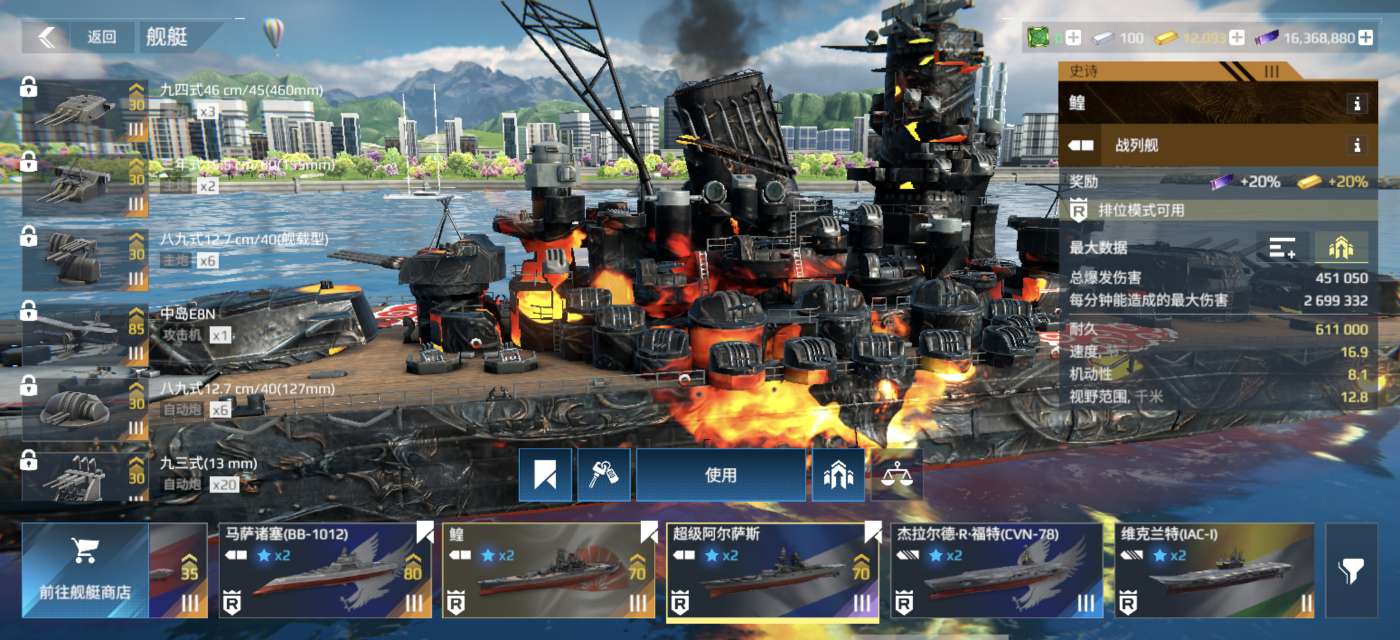
Task: Open the upgrade arrows button right of 使用
Action: coord(838,475)
